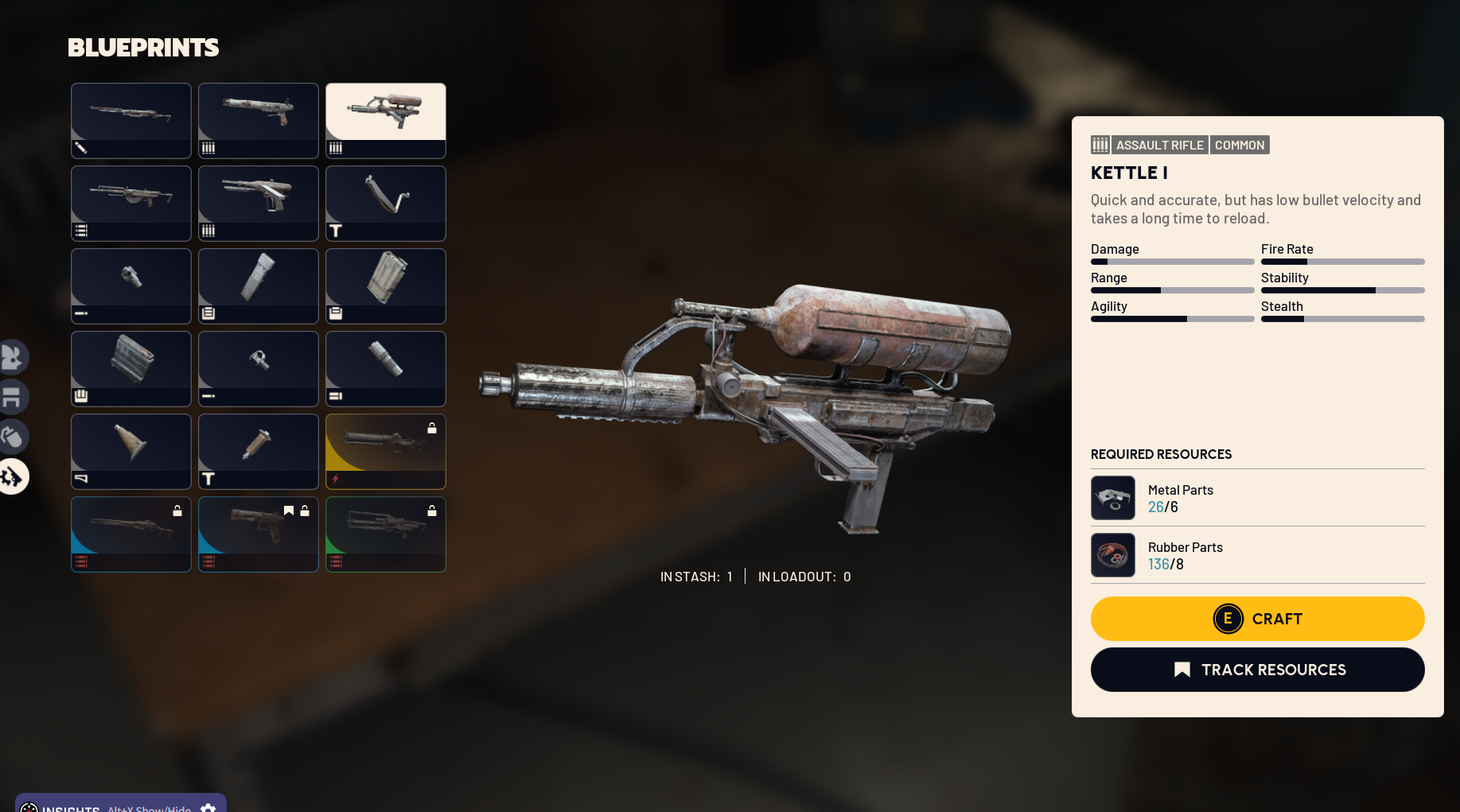Open the Insights overlay settings gear

coord(208,807)
